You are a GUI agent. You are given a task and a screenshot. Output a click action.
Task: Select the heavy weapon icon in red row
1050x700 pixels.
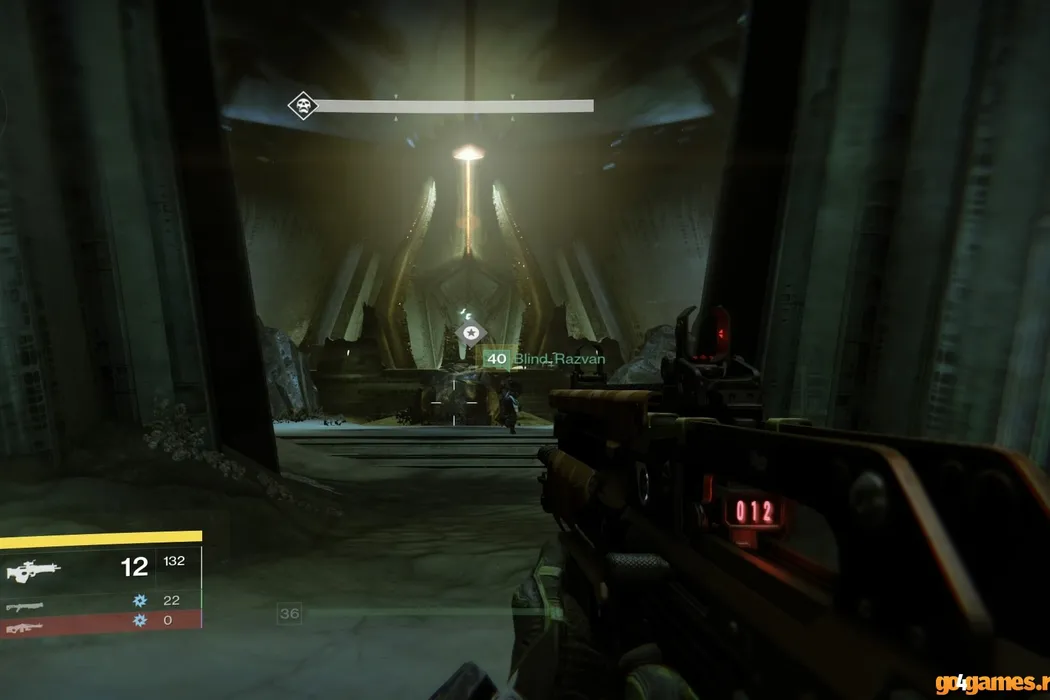point(24,627)
